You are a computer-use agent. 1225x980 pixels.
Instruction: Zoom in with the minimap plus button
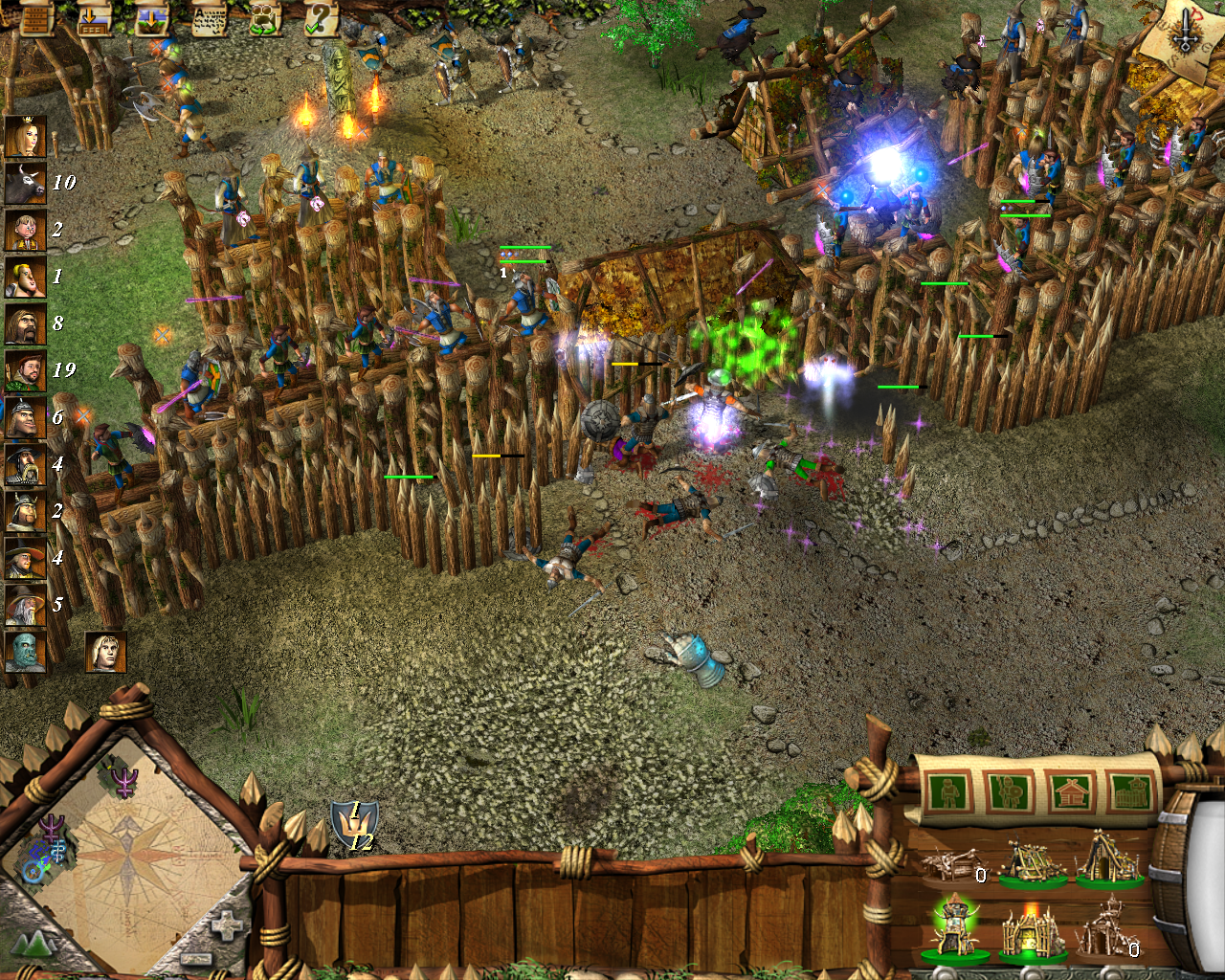(x=226, y=926)
